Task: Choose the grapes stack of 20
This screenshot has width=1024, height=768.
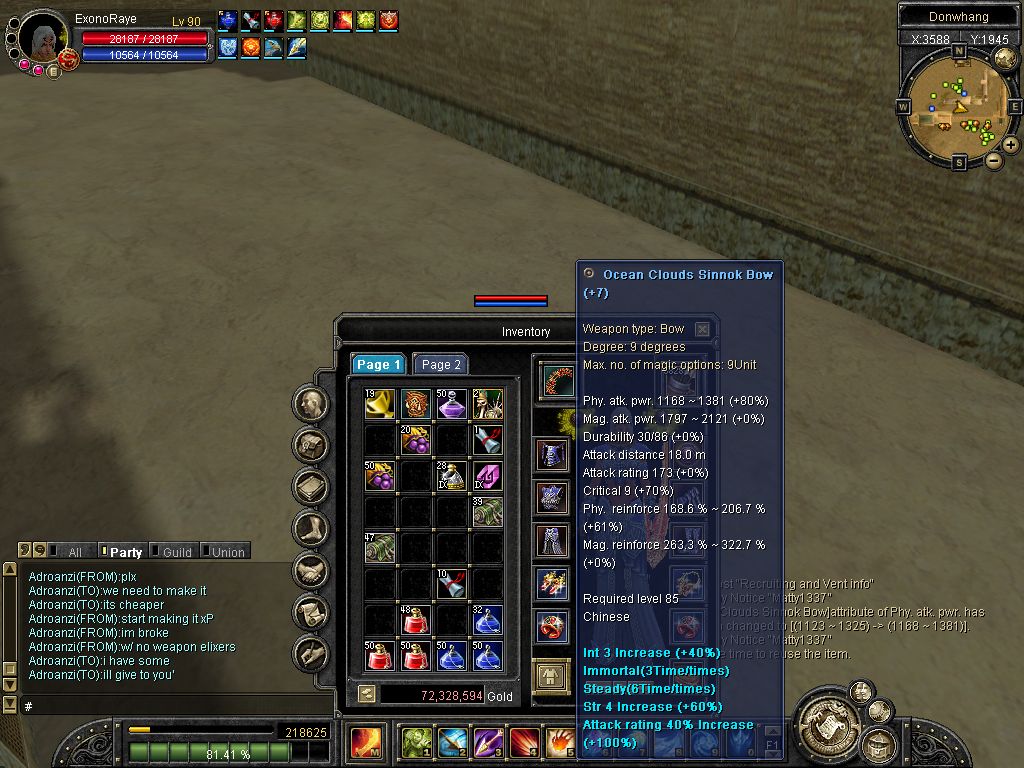Action: pyautogui.click(x=415, y=440)
